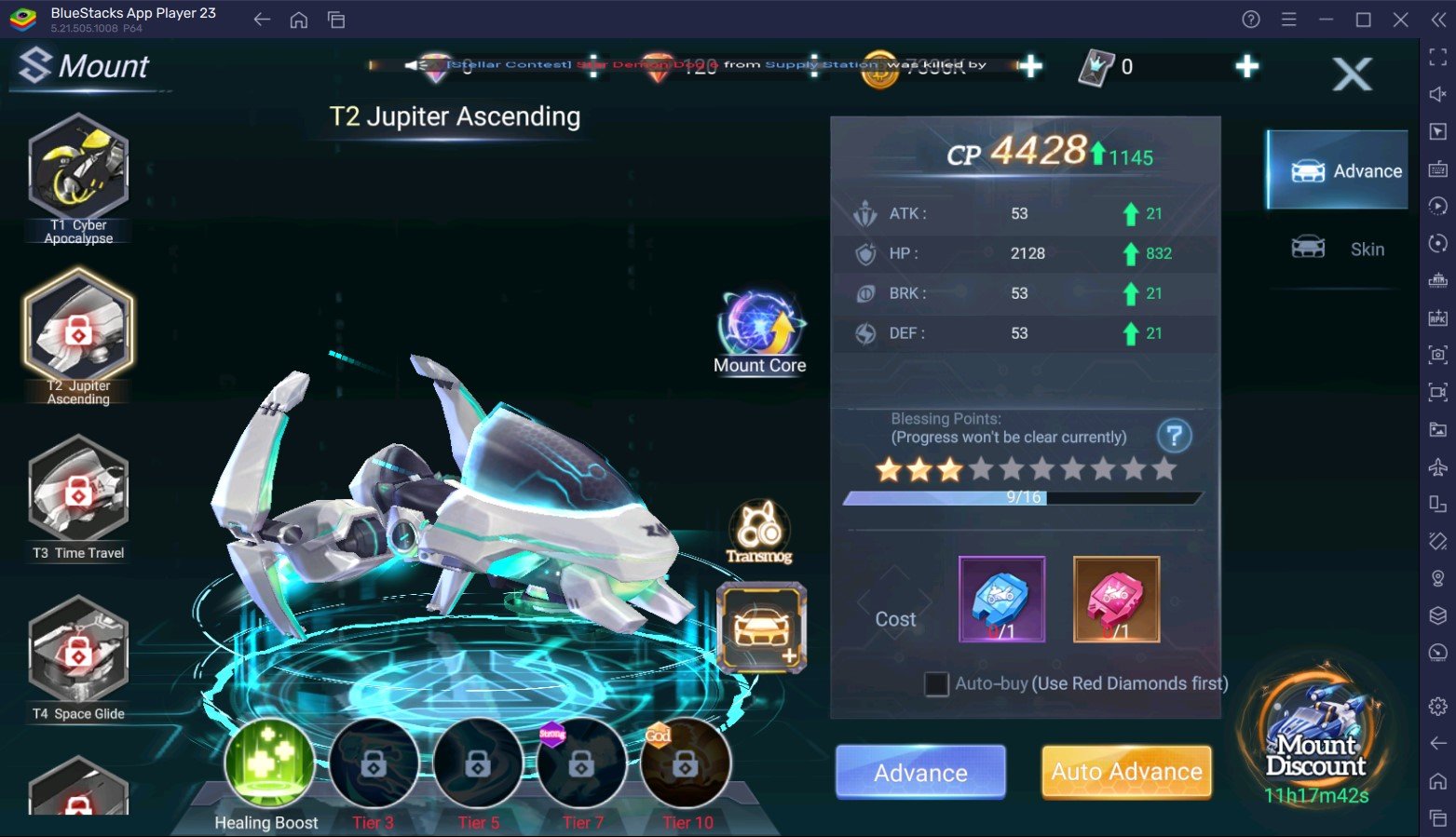Click the BlueStacks home button
1456x837 pixels.
299,20
